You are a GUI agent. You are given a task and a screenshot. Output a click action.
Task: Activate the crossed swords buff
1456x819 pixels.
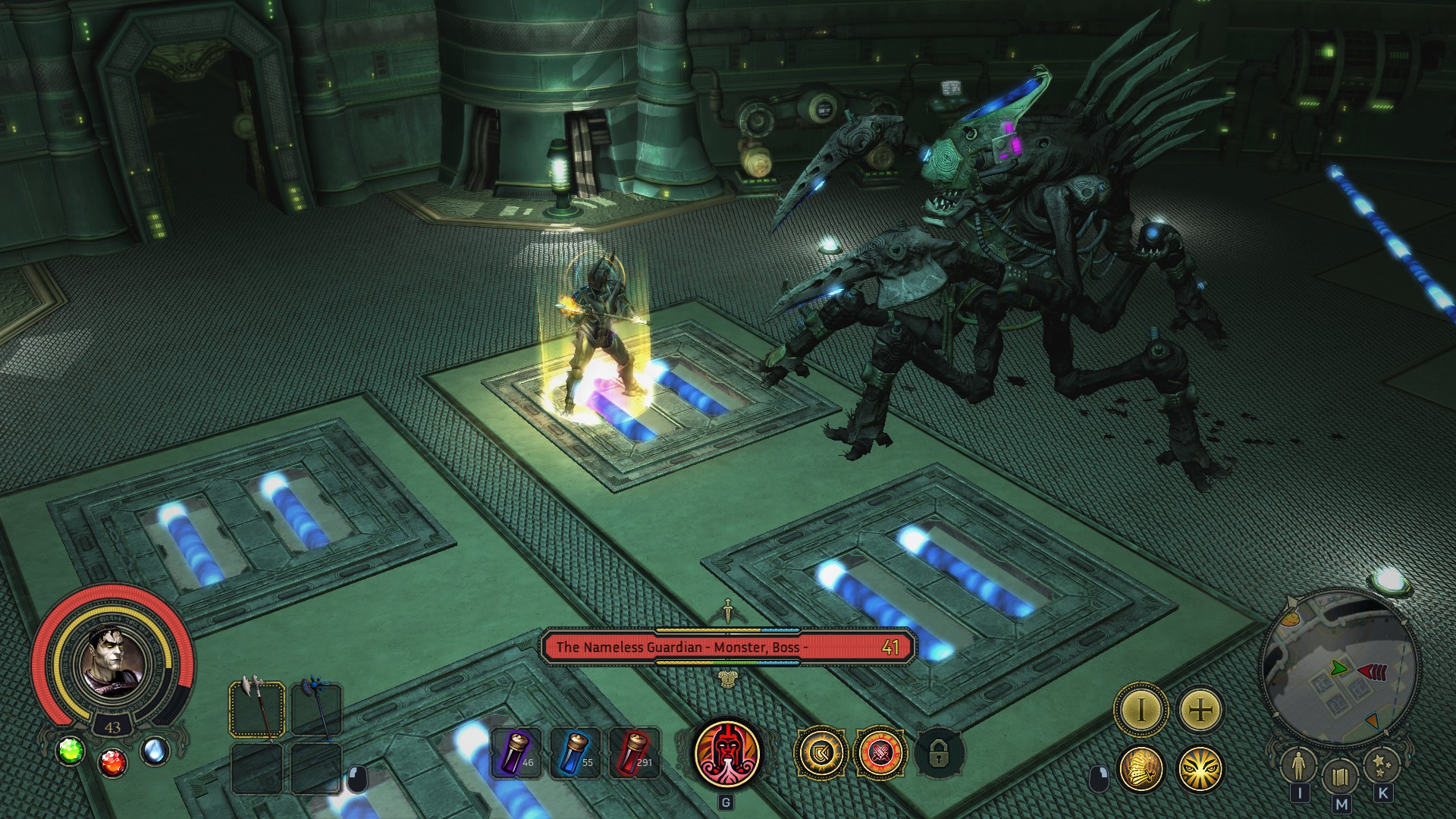tap(880, 753)
